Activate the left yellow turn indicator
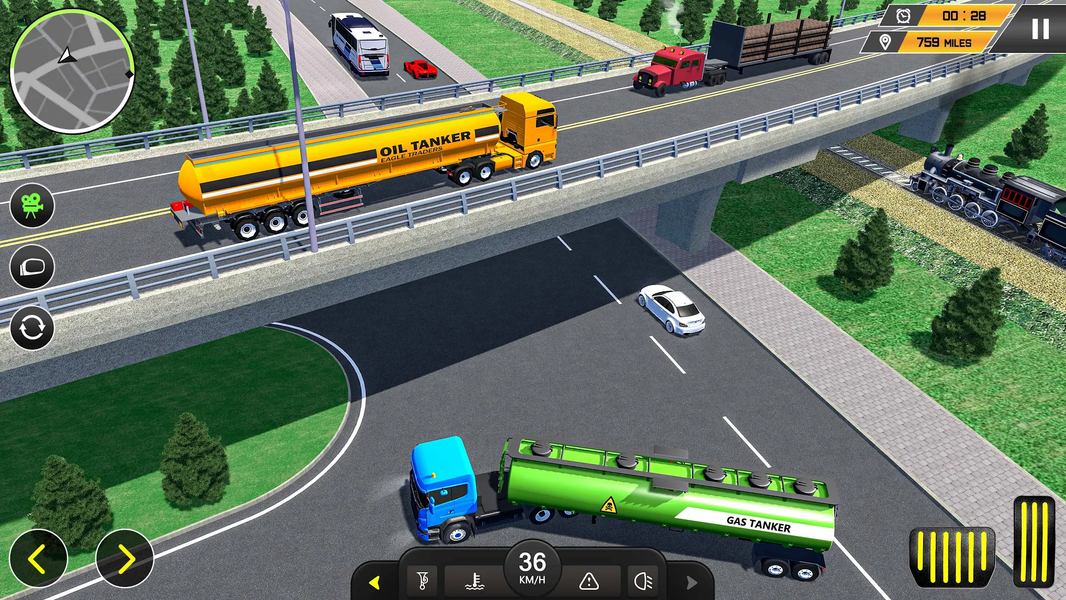This screenshot has width=1066, height=600. point(374,582)
